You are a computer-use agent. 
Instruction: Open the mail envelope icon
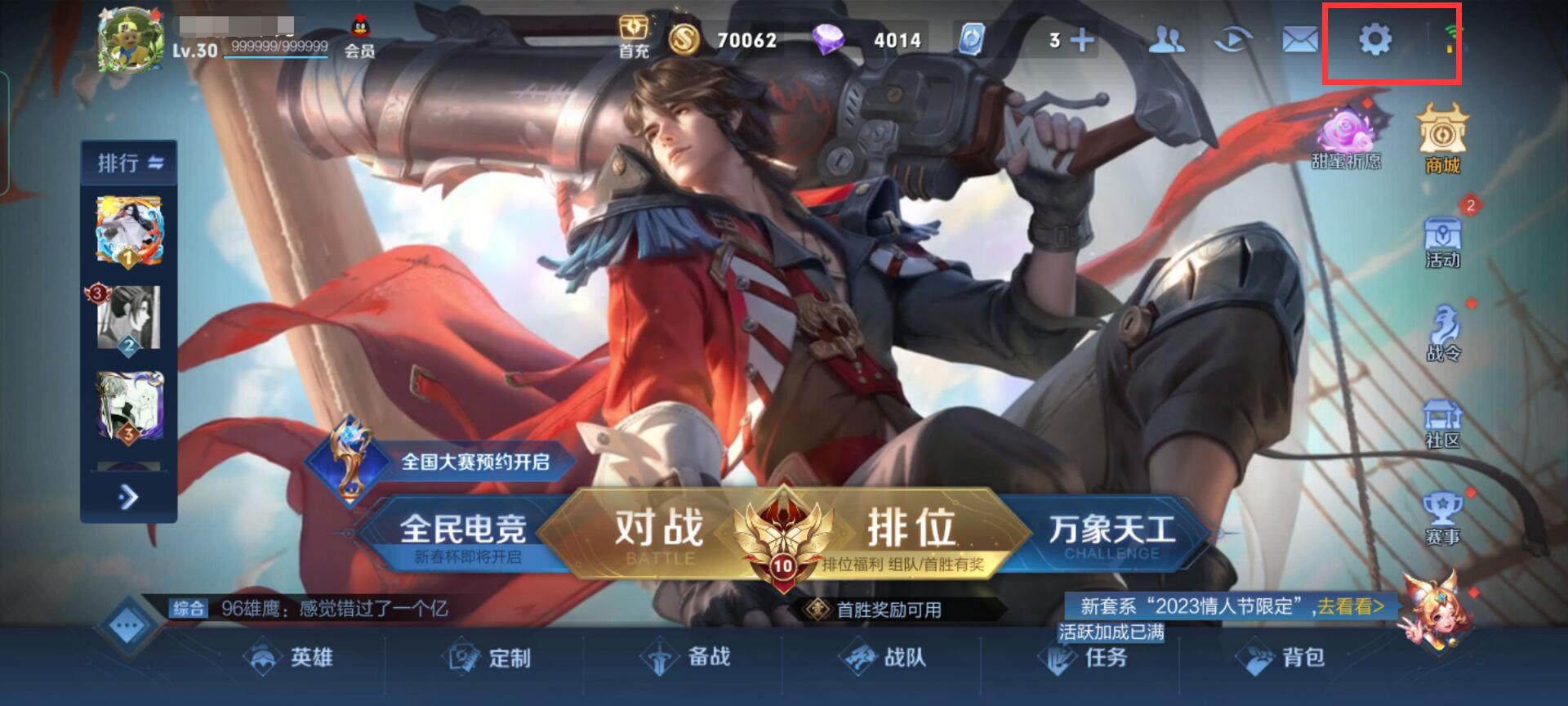1298,38
